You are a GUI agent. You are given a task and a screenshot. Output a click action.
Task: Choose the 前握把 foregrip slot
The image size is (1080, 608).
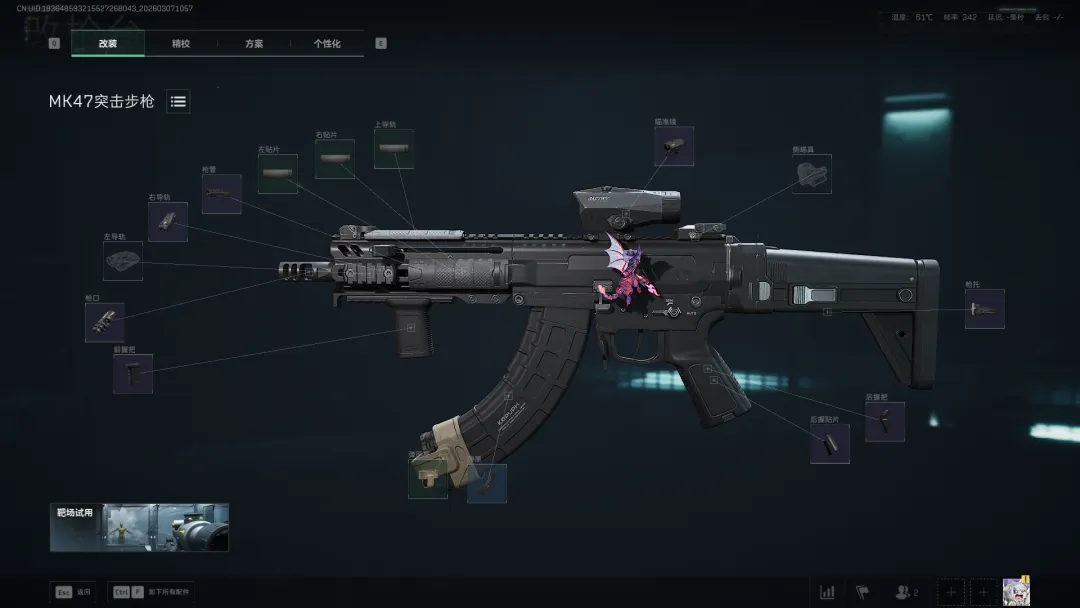(133, 373)
